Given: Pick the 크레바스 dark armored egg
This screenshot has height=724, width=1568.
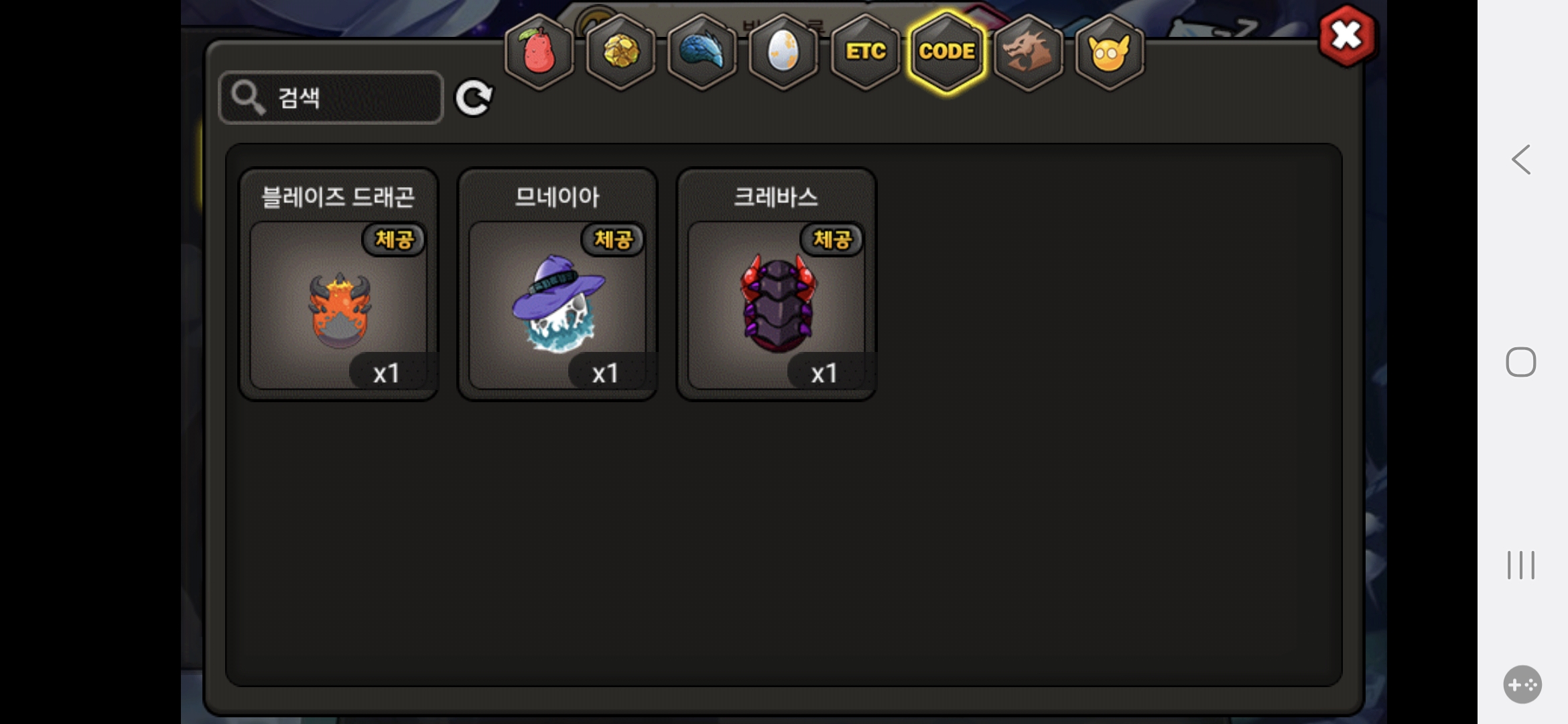Looking at the screenshot, I should click(777, 305).
